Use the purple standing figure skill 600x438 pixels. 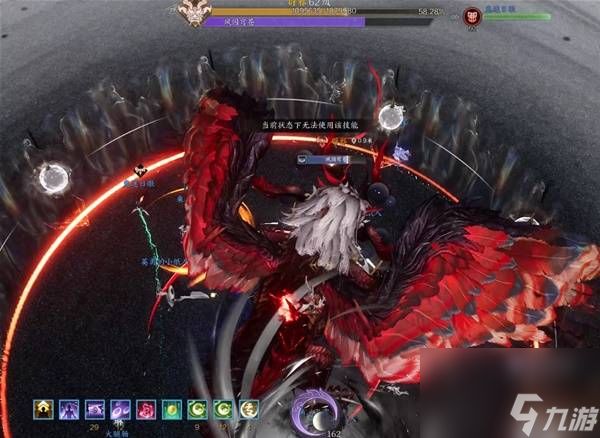71,409
